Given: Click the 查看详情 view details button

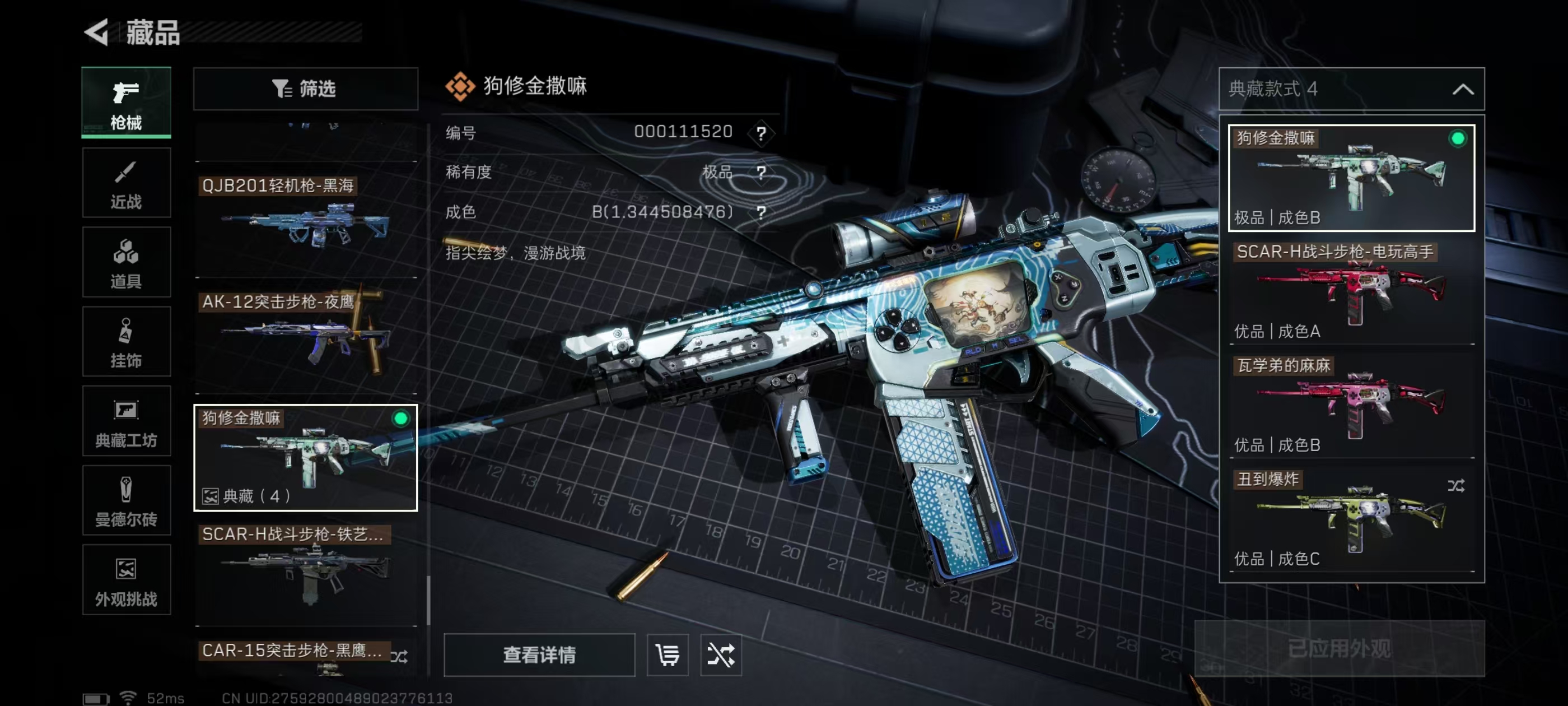Looking at the screenshot, I should coord(539,655).
